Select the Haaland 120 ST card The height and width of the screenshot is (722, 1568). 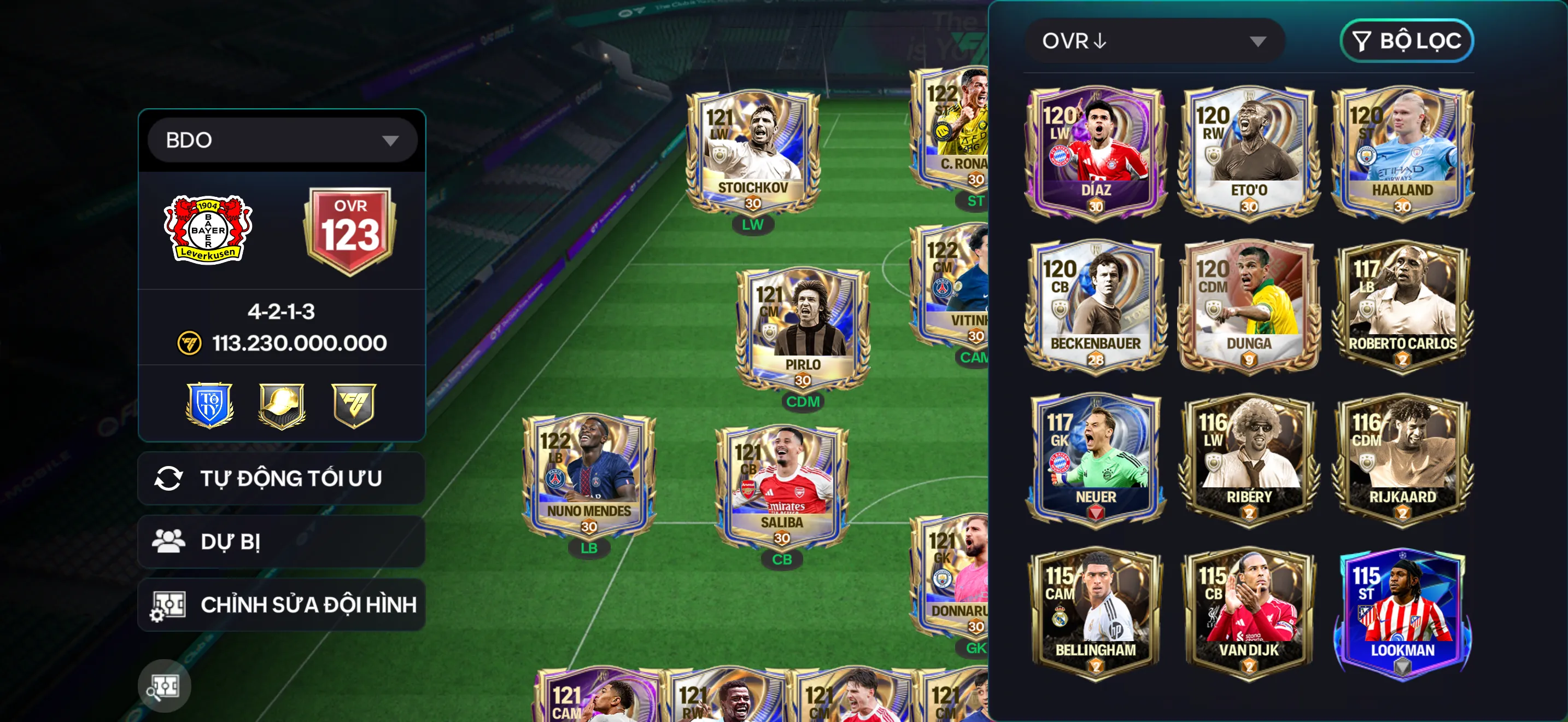pos(1403,152)
